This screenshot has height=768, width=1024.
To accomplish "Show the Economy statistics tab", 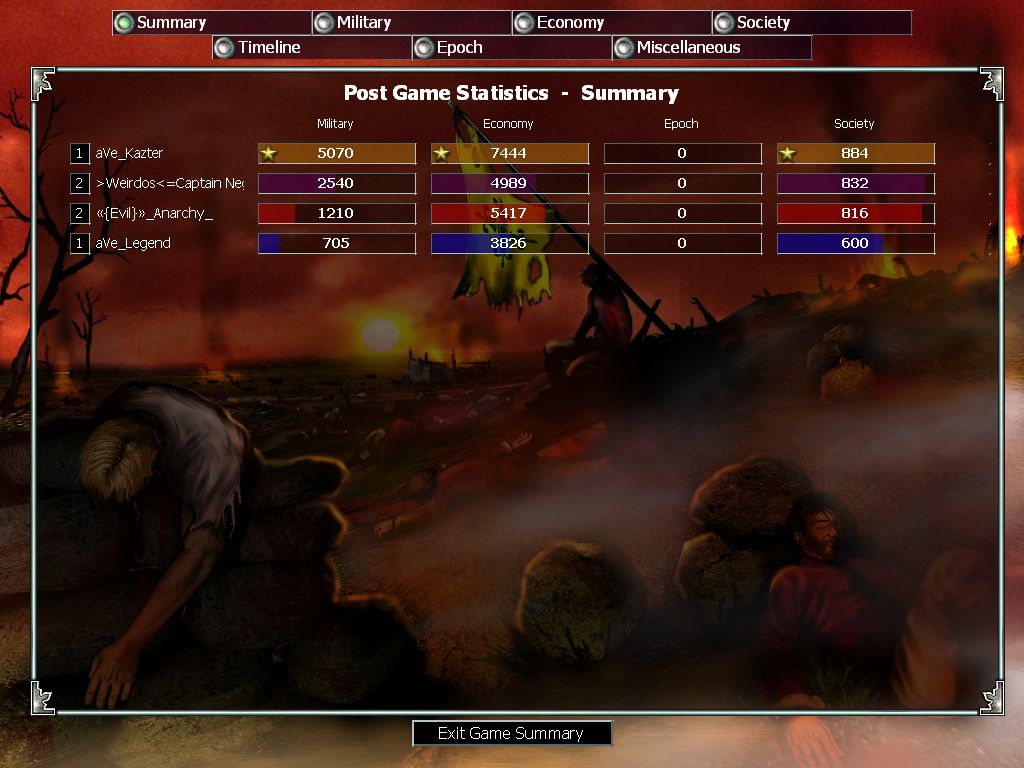I will coord(611,22).
